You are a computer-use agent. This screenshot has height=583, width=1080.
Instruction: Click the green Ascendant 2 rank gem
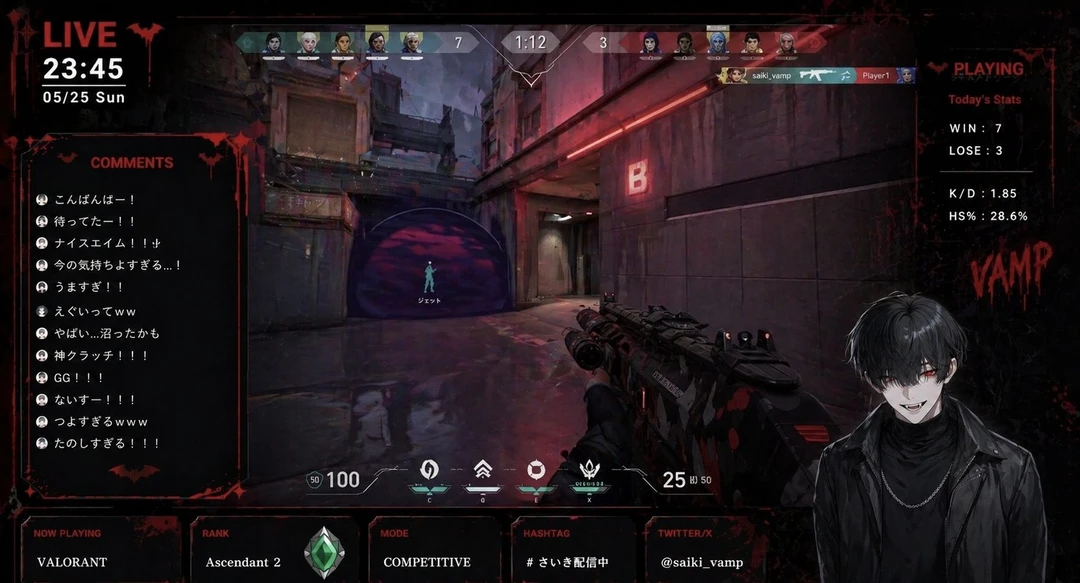323,549
